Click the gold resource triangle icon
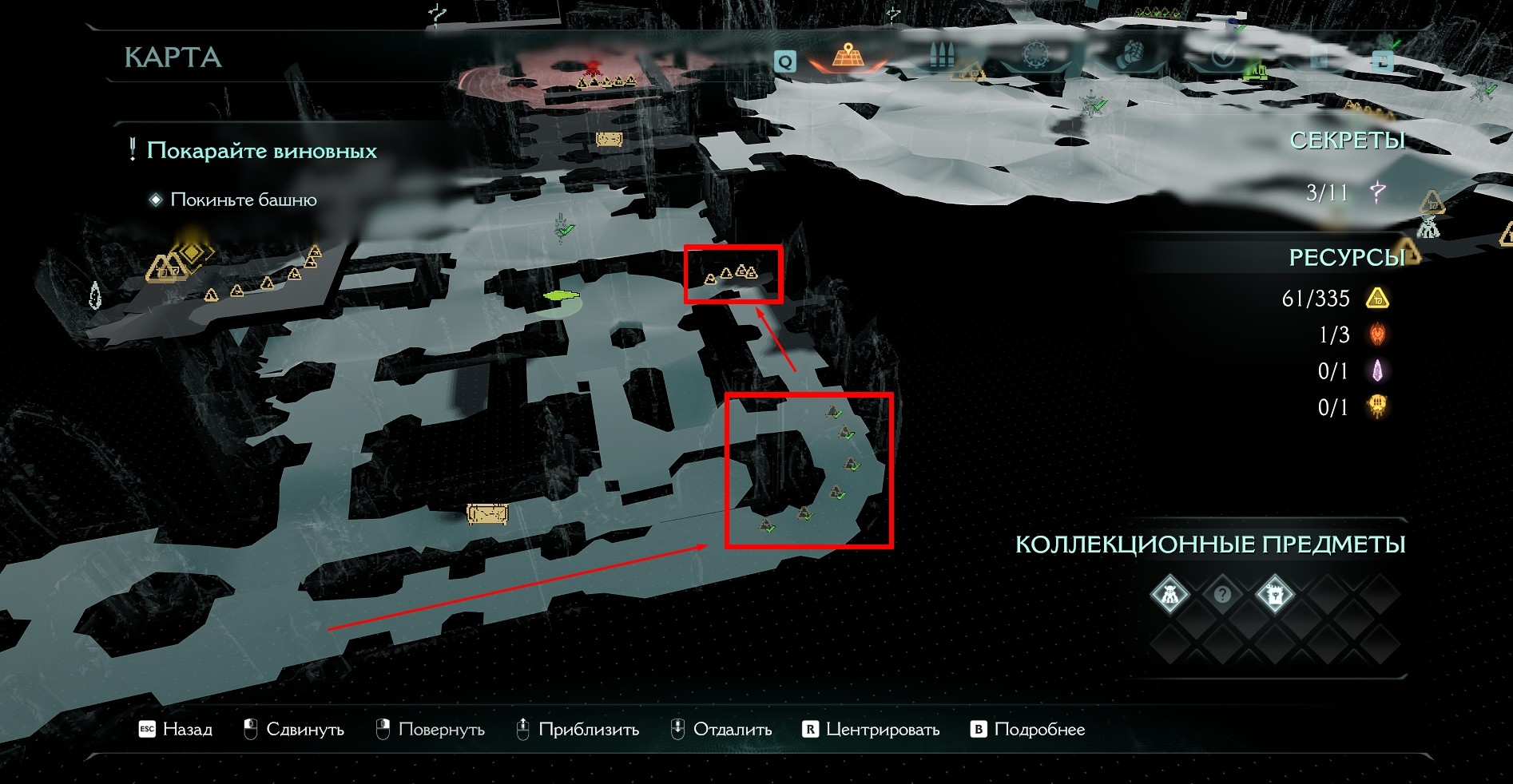Viewport: 1513px width, 784px height. click(1378, 299)
